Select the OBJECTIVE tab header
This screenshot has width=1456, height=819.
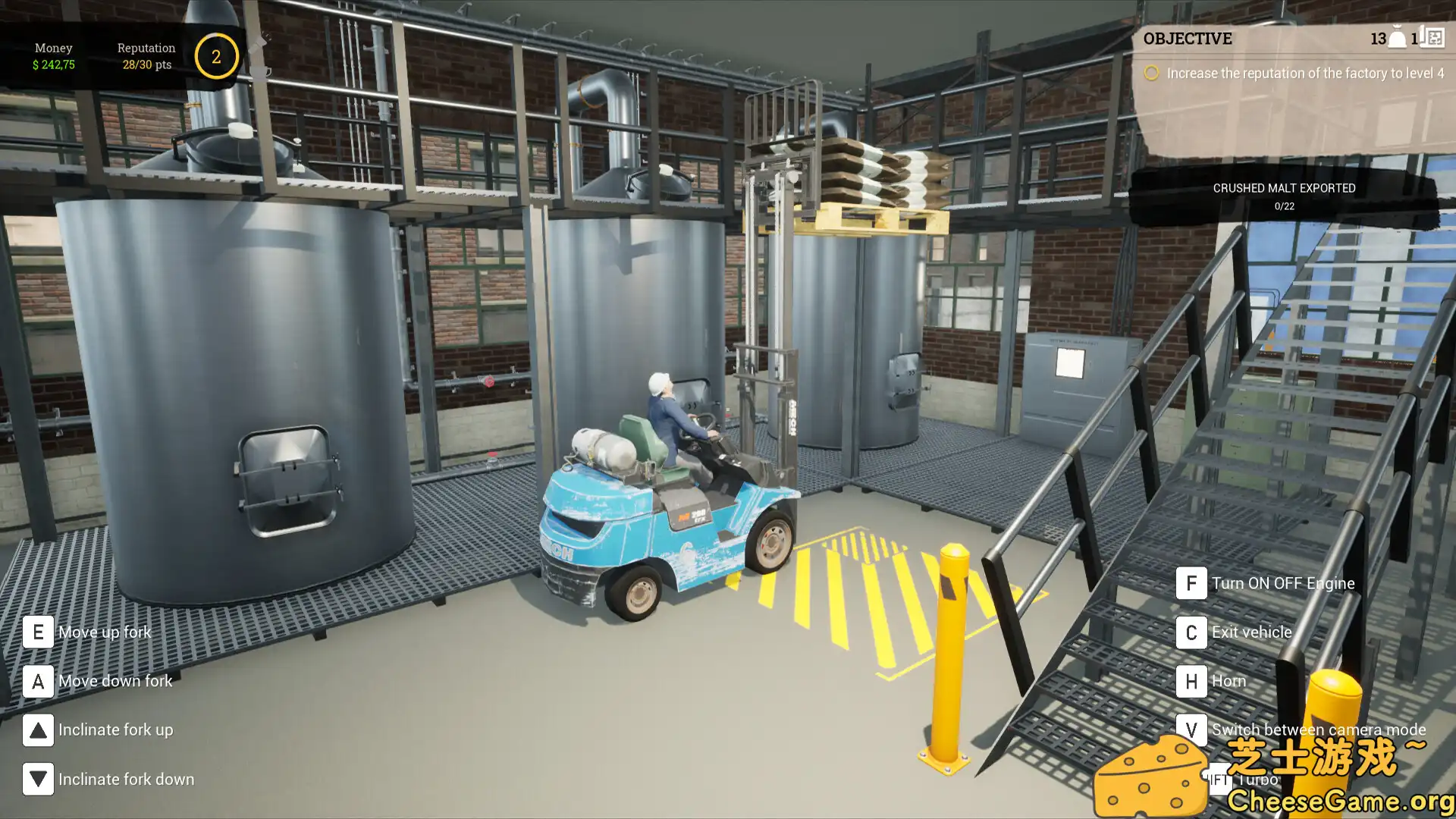tap(1188, 39)
